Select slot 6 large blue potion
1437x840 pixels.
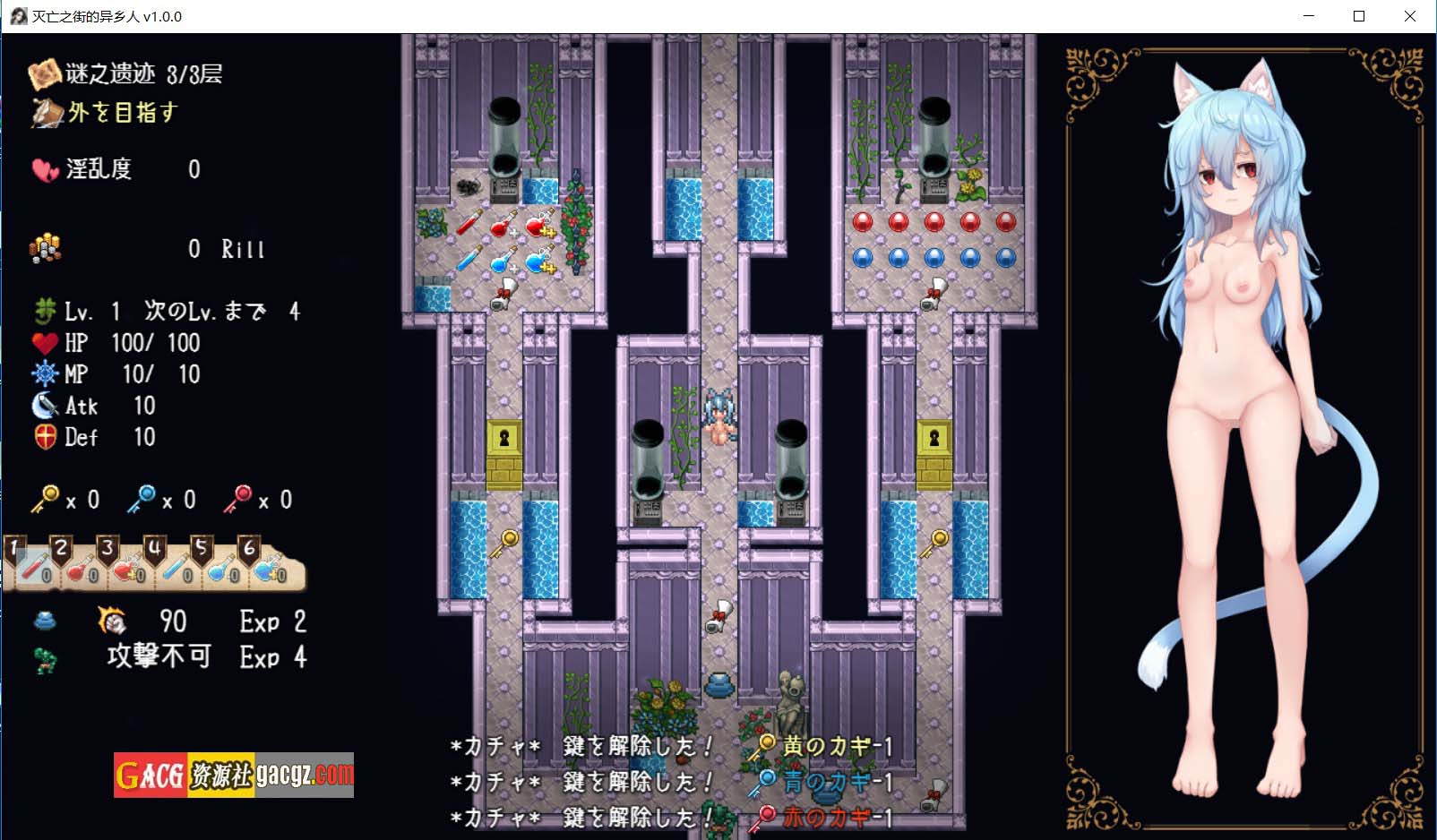268,567
